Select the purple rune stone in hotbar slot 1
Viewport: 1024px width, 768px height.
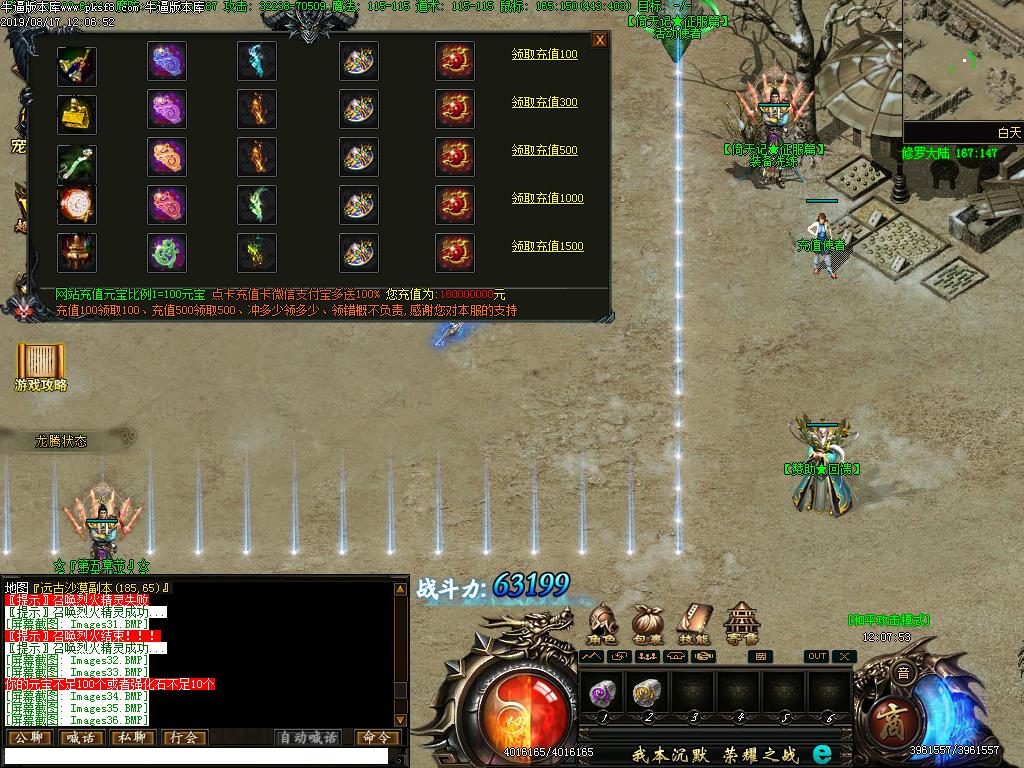(x=604, y=691)
